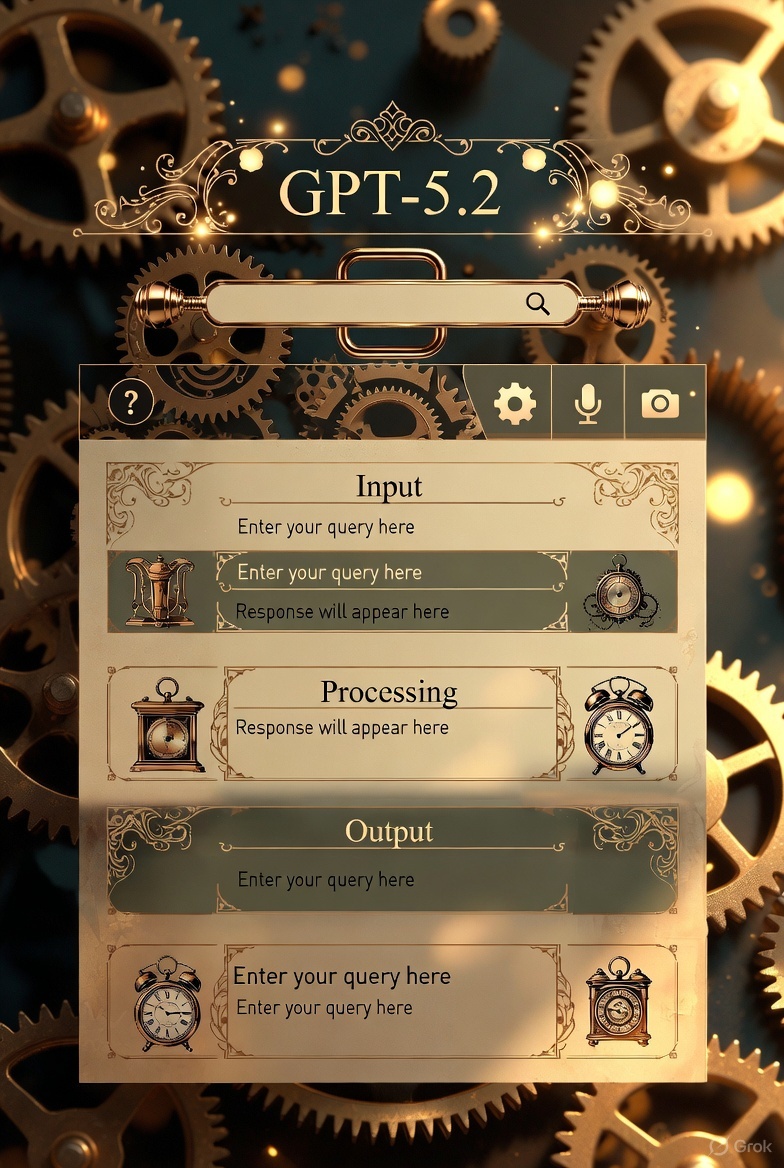Screen dimensions: 784x1168
Task: Click the mantel clock beside Processing
Action: coord(167,725)
